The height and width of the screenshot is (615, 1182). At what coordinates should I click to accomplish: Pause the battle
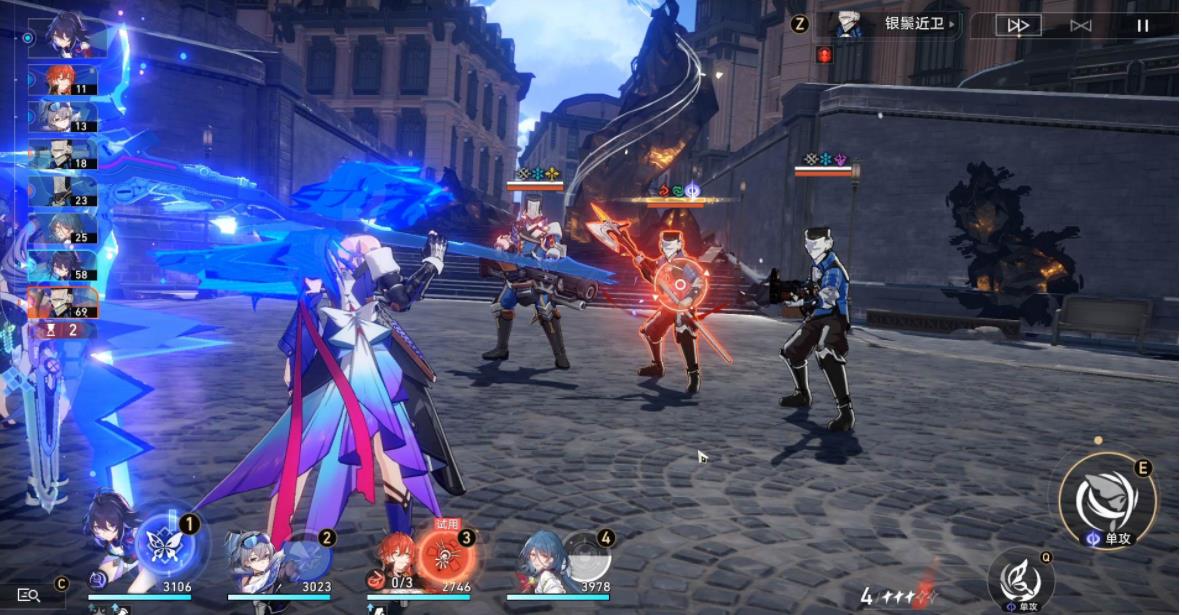1142,26
